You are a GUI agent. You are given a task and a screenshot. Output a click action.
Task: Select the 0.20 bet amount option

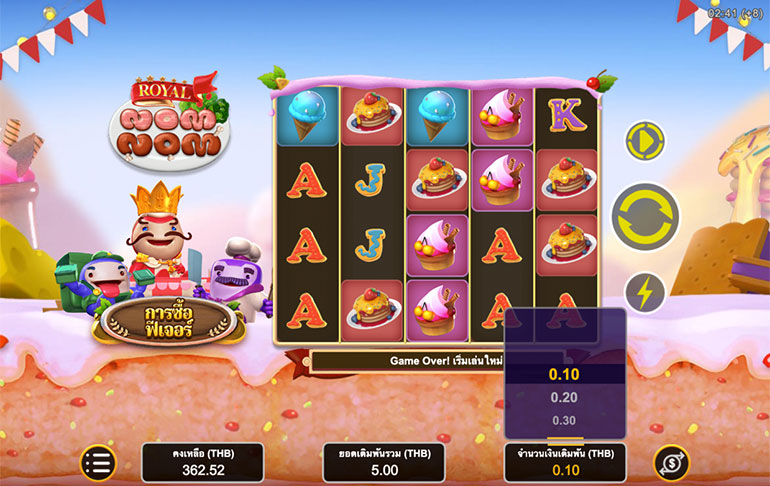(x=565, y=397)
